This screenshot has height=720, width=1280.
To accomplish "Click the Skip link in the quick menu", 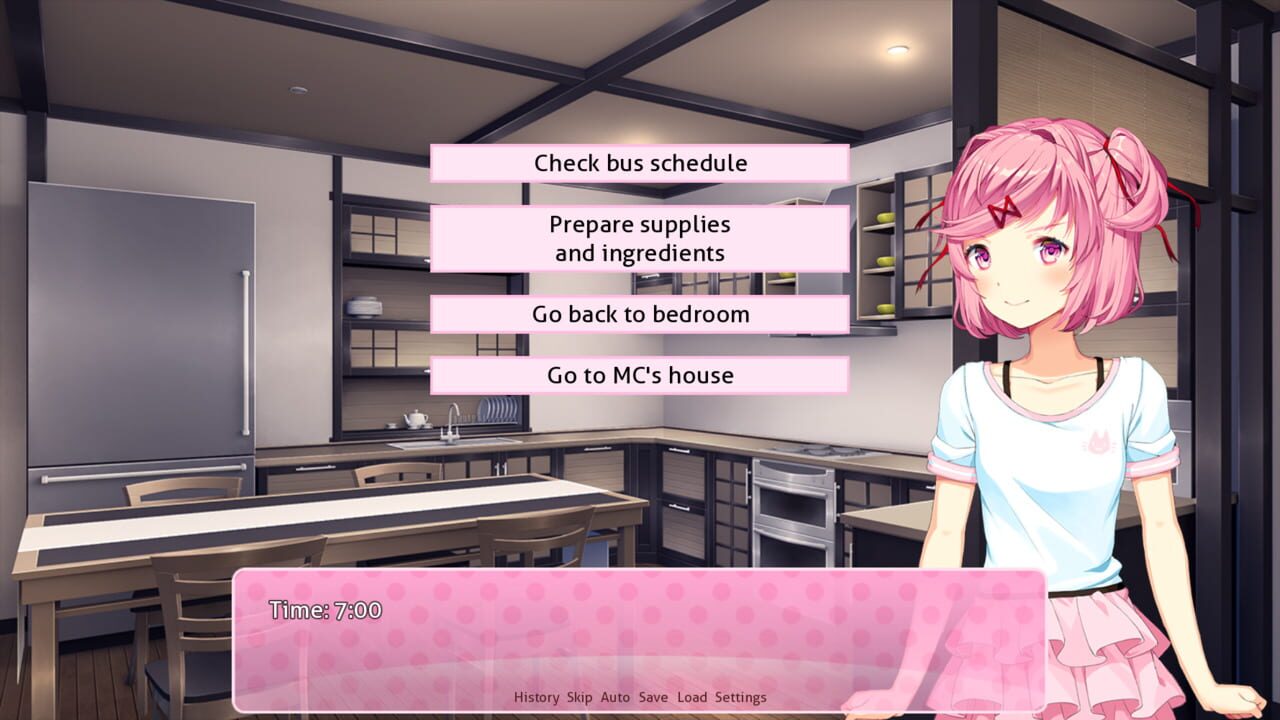I will pos(577,697).
